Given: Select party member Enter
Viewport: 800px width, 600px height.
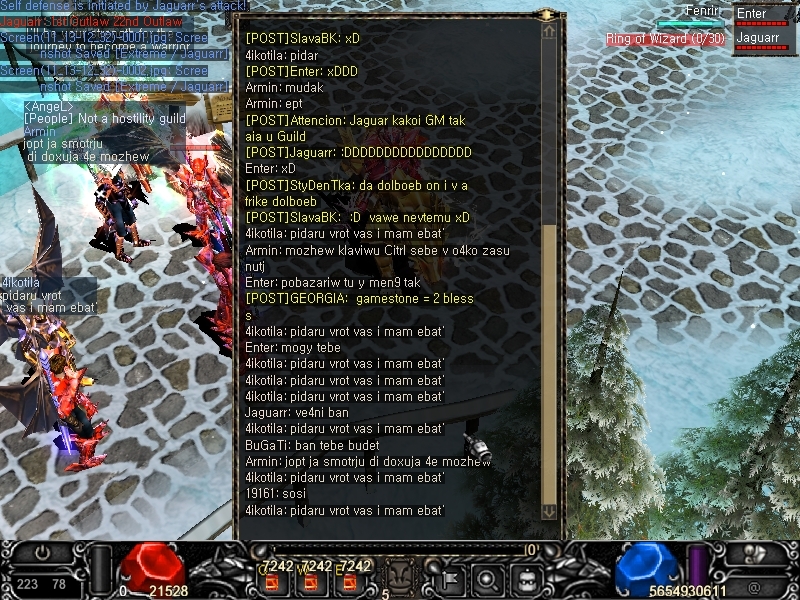Looking at the screenshot, I should coord(764,15).
